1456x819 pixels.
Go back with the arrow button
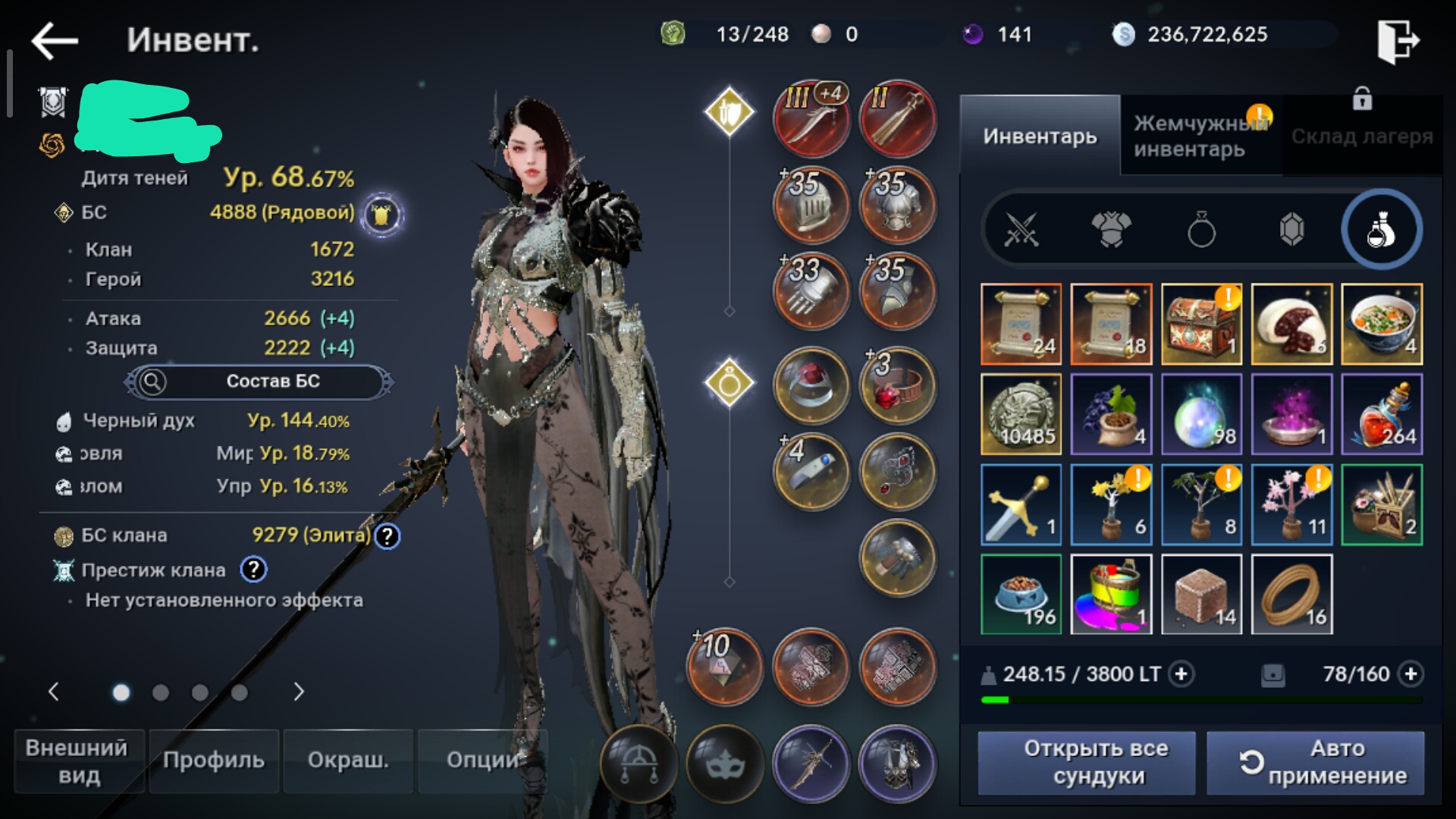tap(55, 40)
